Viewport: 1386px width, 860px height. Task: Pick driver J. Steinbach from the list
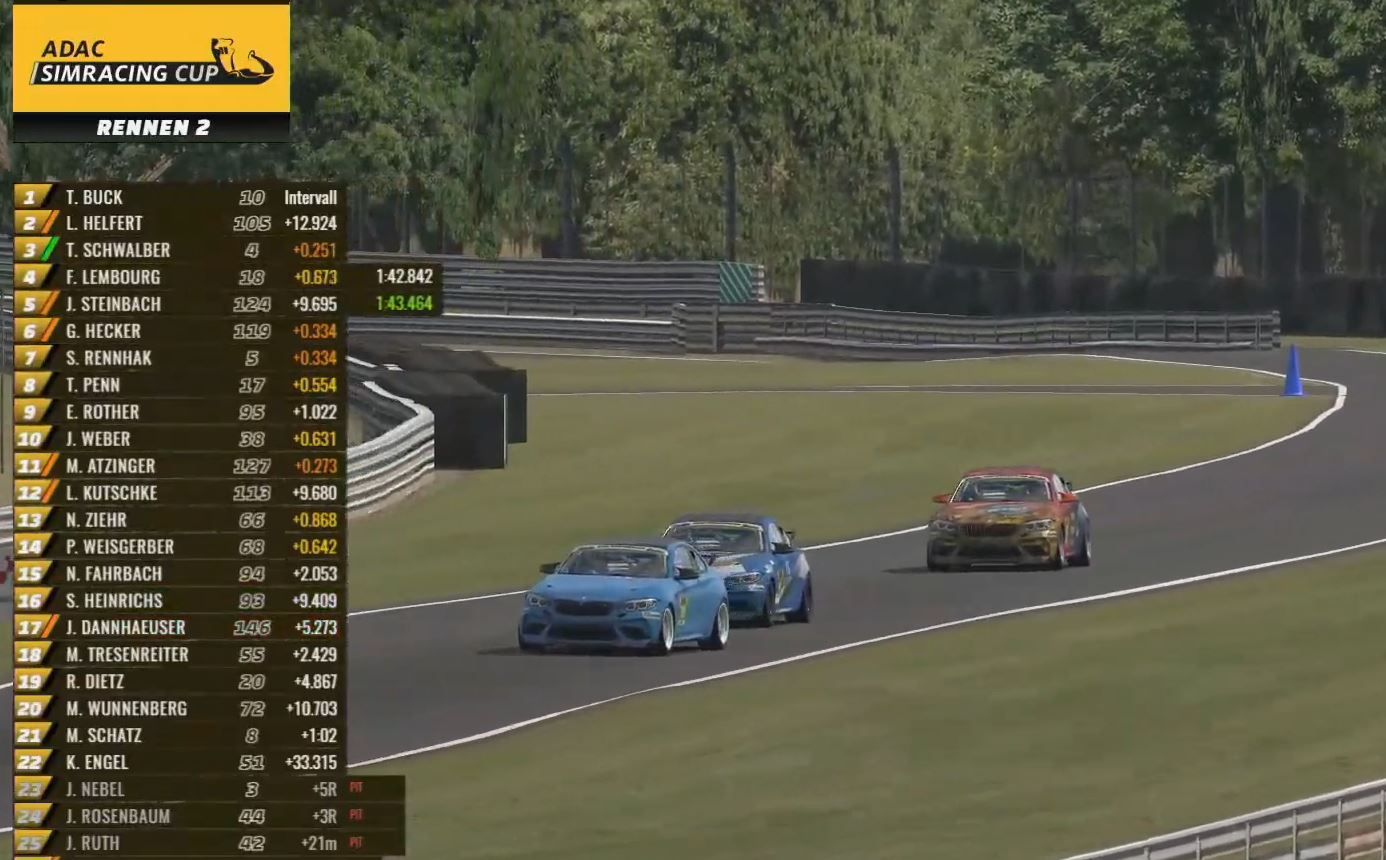pyautogui.click(x=180, y=304)
